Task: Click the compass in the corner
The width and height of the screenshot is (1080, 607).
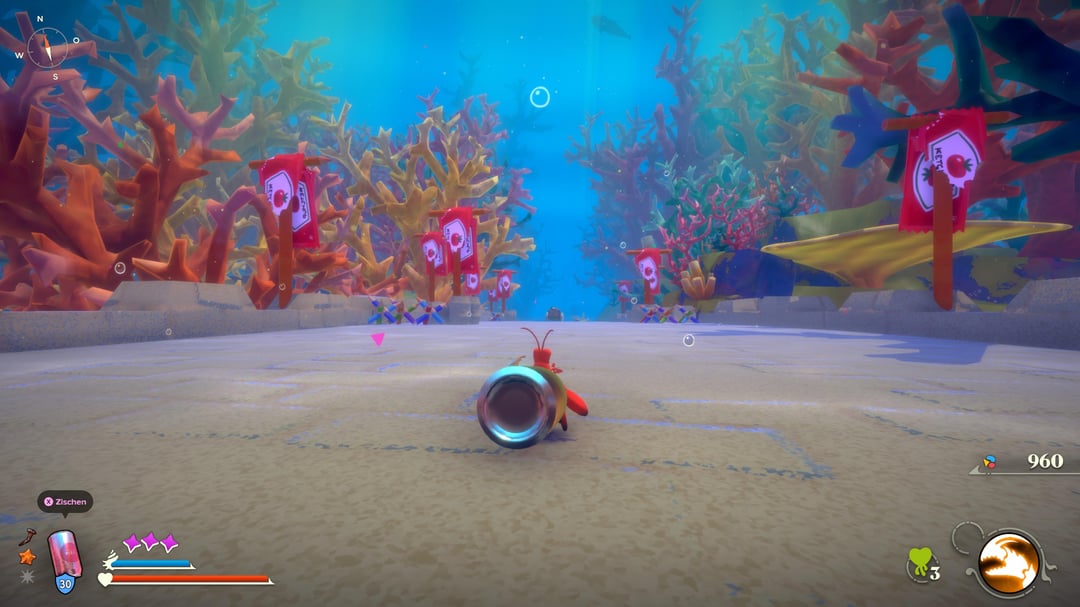Action: coord(46,47)
